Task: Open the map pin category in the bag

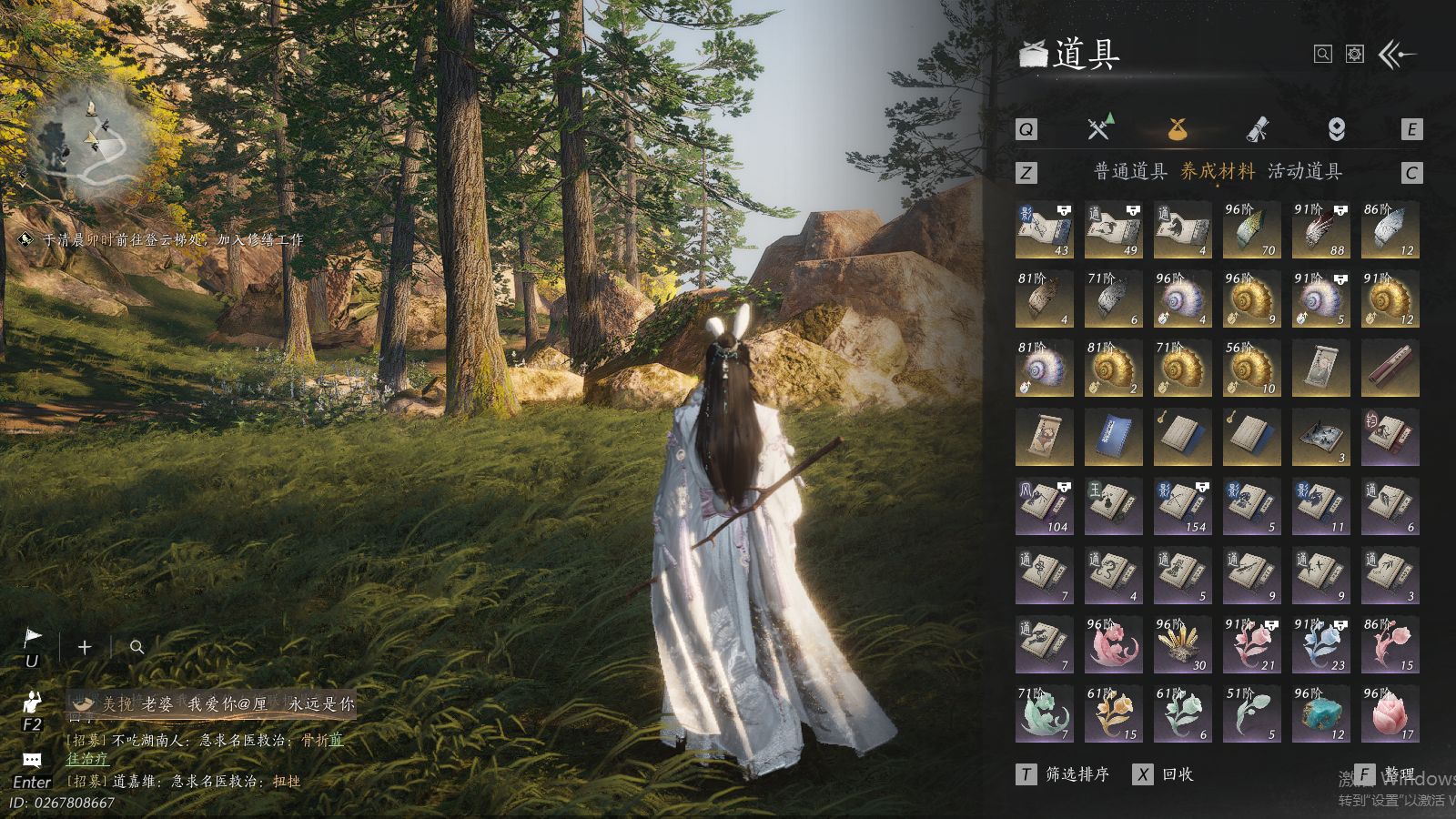Action: [x=1336, y=129]
